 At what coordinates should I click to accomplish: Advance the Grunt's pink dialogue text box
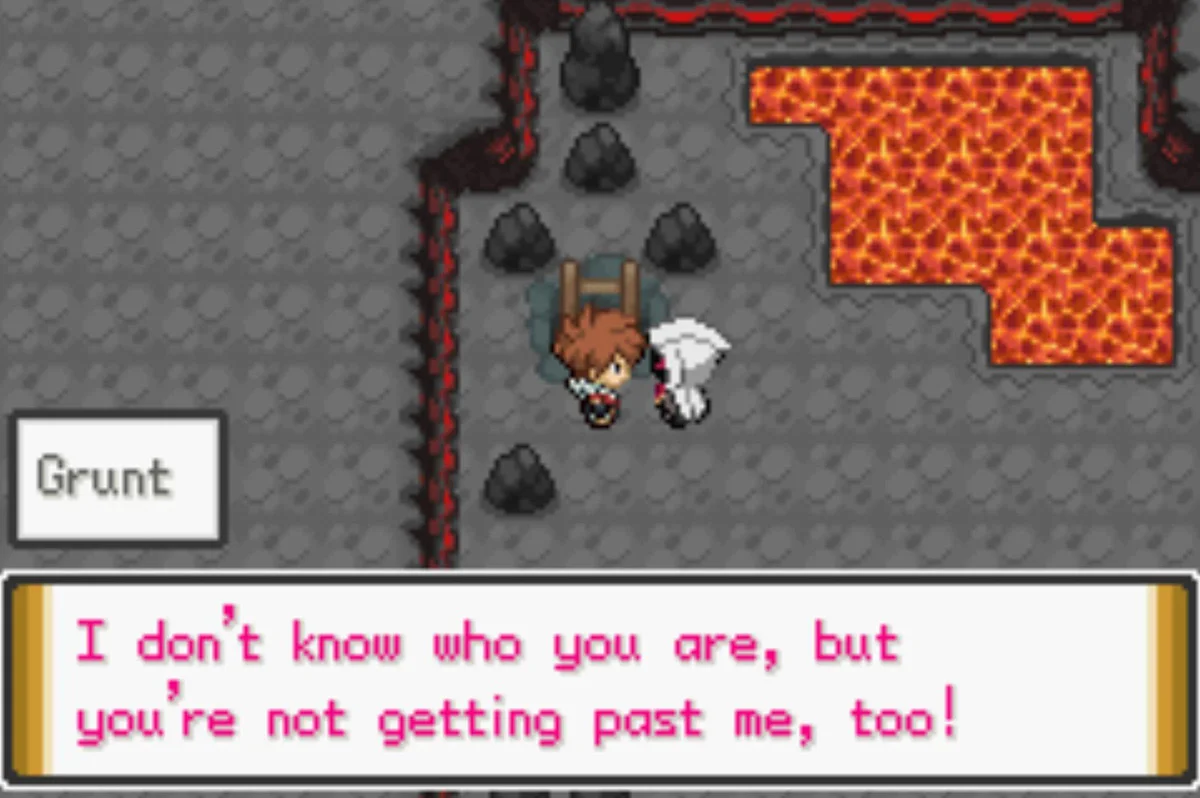coord(600,680)
